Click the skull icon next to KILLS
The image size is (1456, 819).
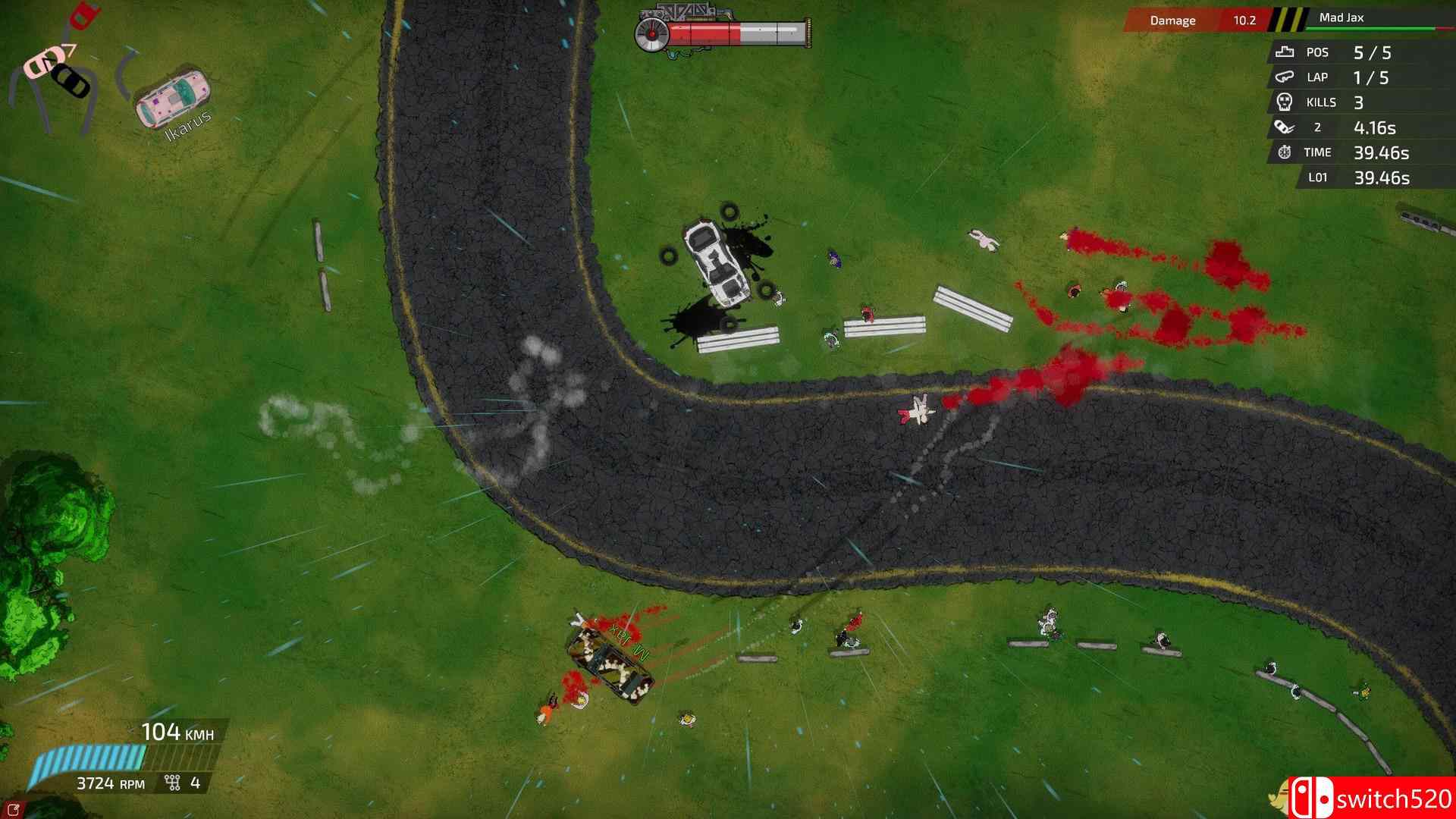tap(1283, 102)
